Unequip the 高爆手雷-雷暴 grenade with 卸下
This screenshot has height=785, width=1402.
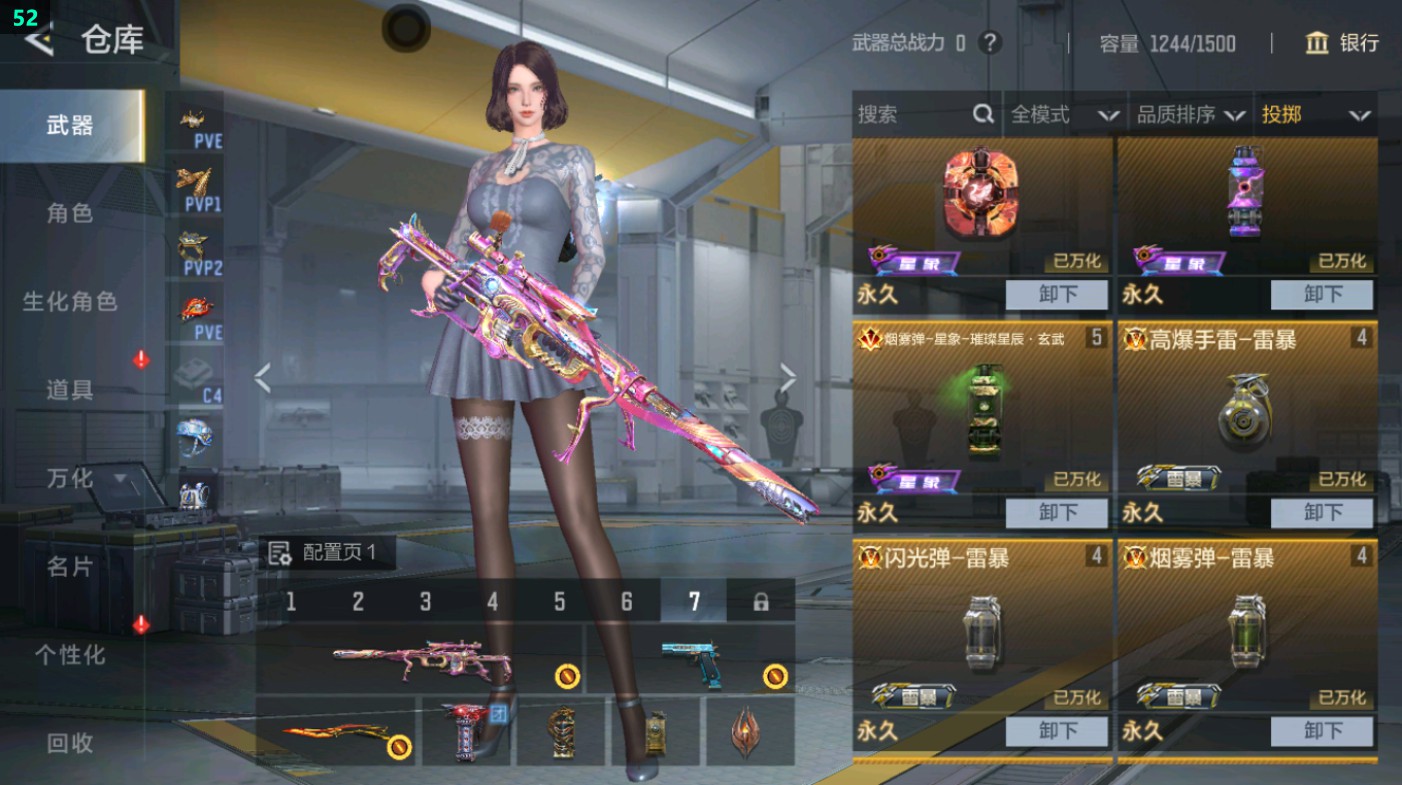tap(1322, 513)
